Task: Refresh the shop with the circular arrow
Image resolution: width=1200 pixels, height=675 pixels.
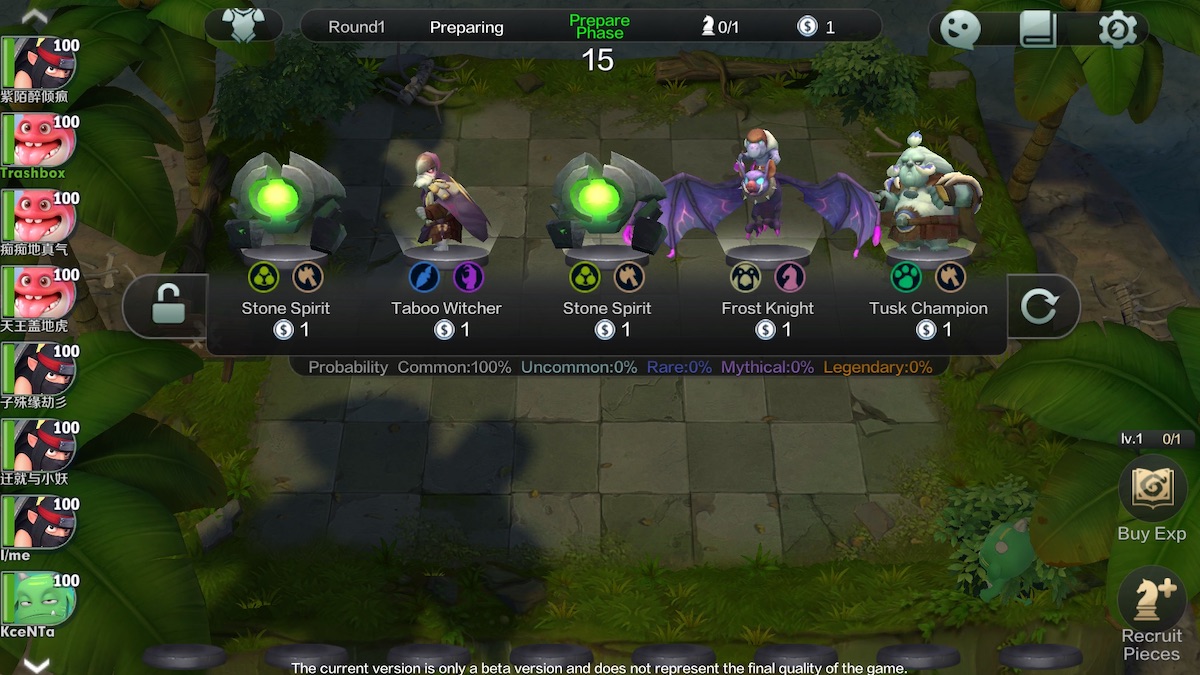Action: click(1040, 306)
